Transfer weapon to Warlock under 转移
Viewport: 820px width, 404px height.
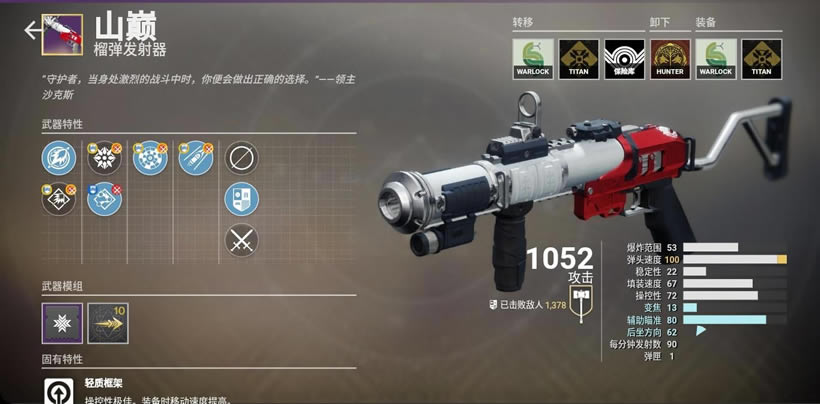pyautogui.click(x=533, y=59)
